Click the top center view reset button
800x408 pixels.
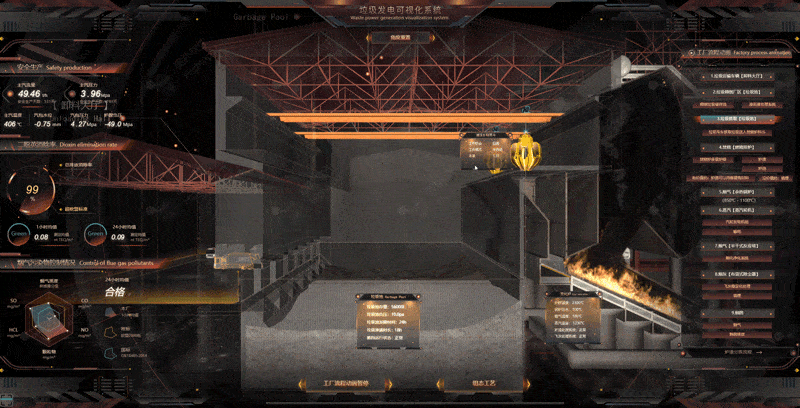tap(385, 38)
